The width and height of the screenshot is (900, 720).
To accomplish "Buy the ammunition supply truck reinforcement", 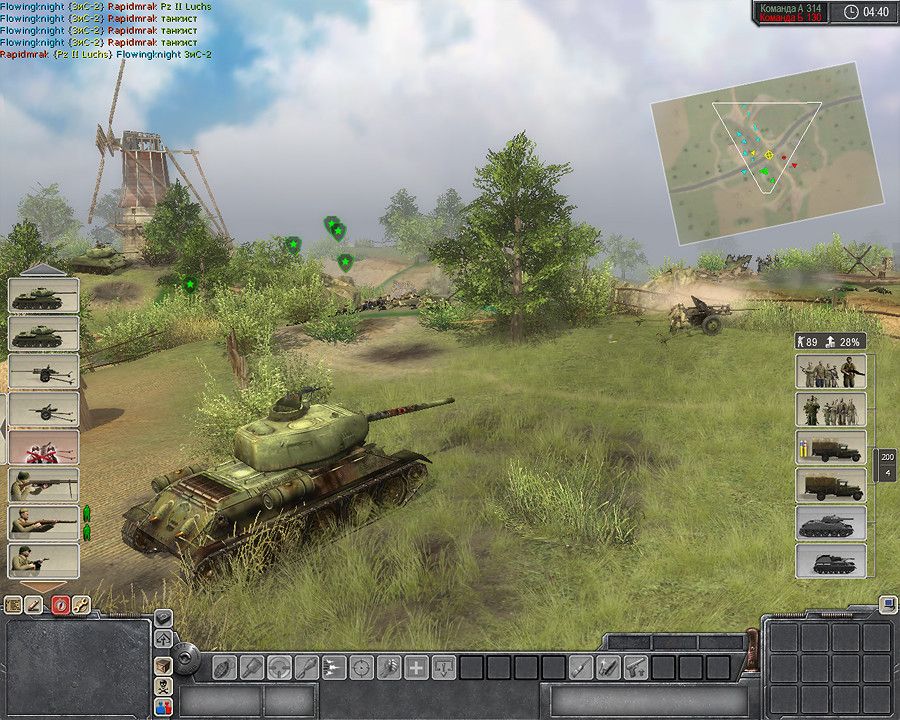I will [831, 447].
